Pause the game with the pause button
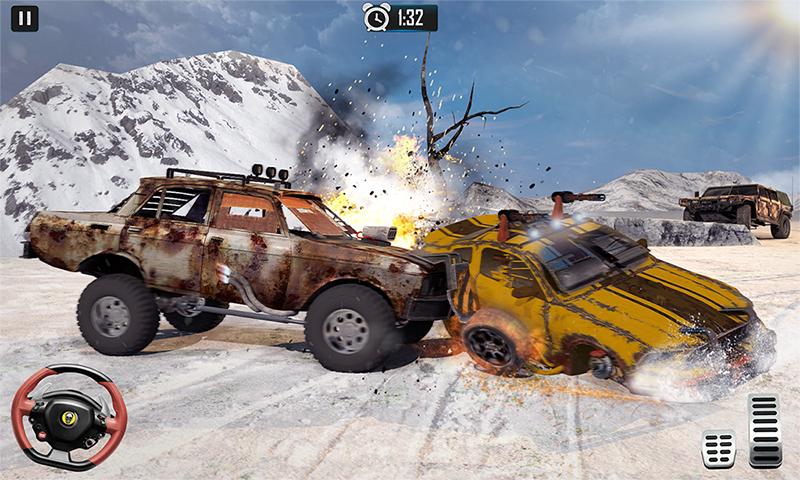The image size is (800, 480). (24, 18)
